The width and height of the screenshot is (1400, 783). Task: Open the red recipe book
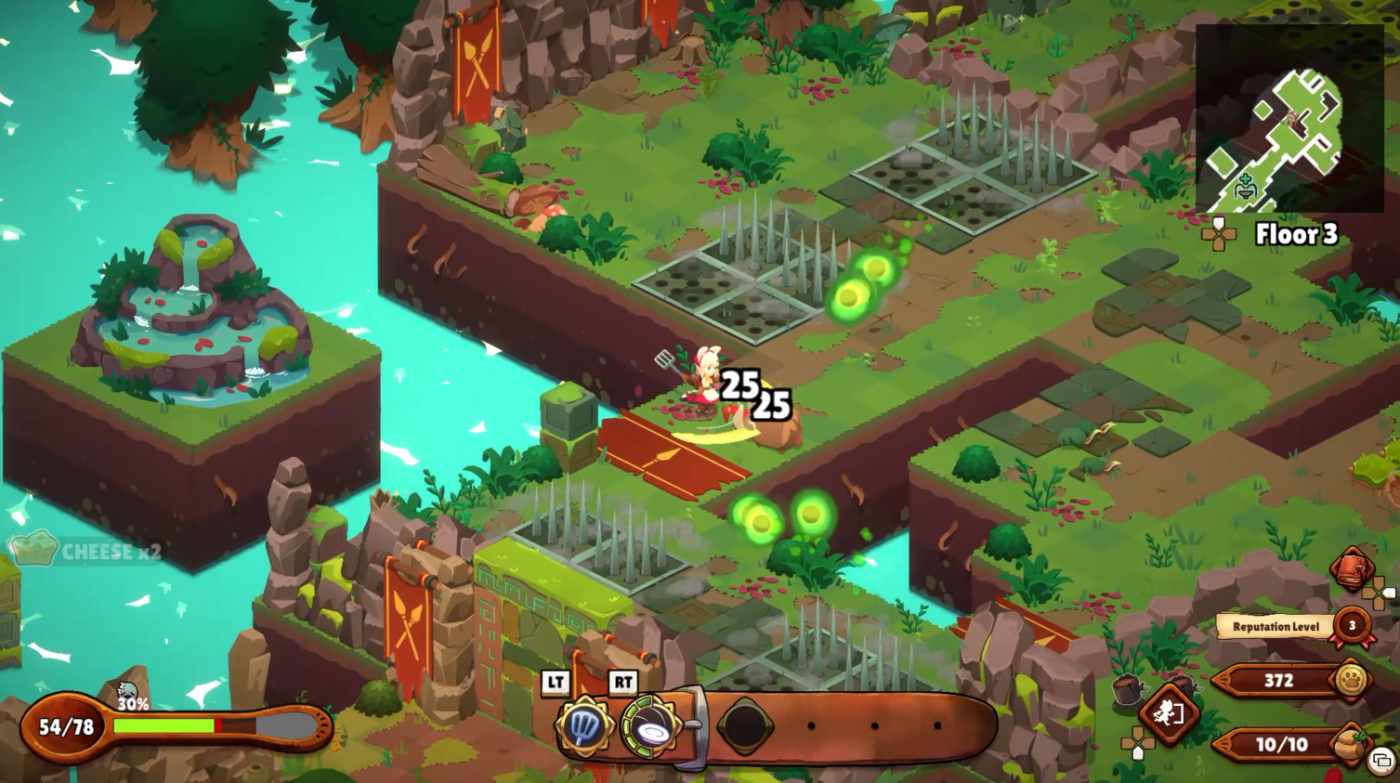(1351, 569)
